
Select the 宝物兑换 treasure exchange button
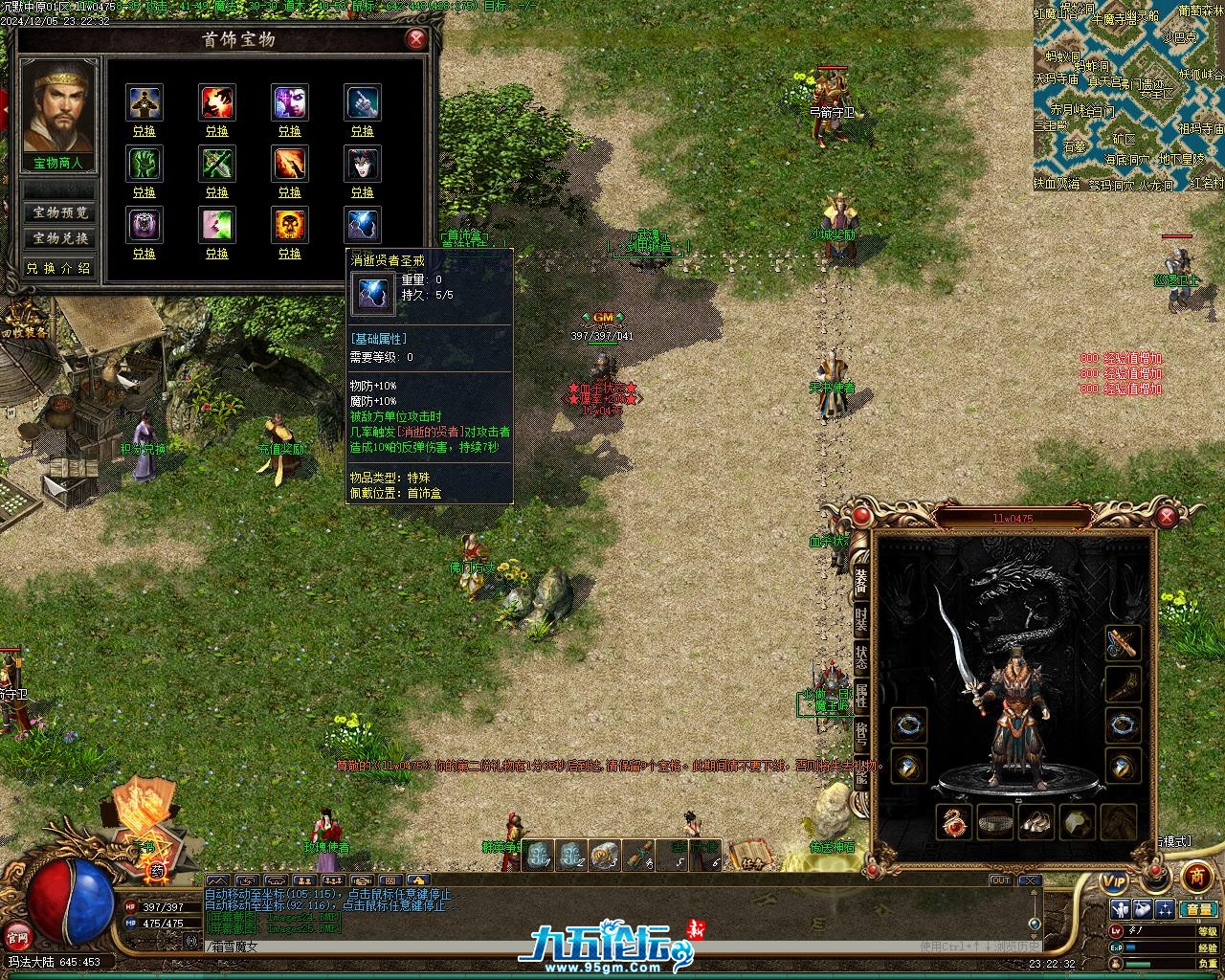click(60, 238)
